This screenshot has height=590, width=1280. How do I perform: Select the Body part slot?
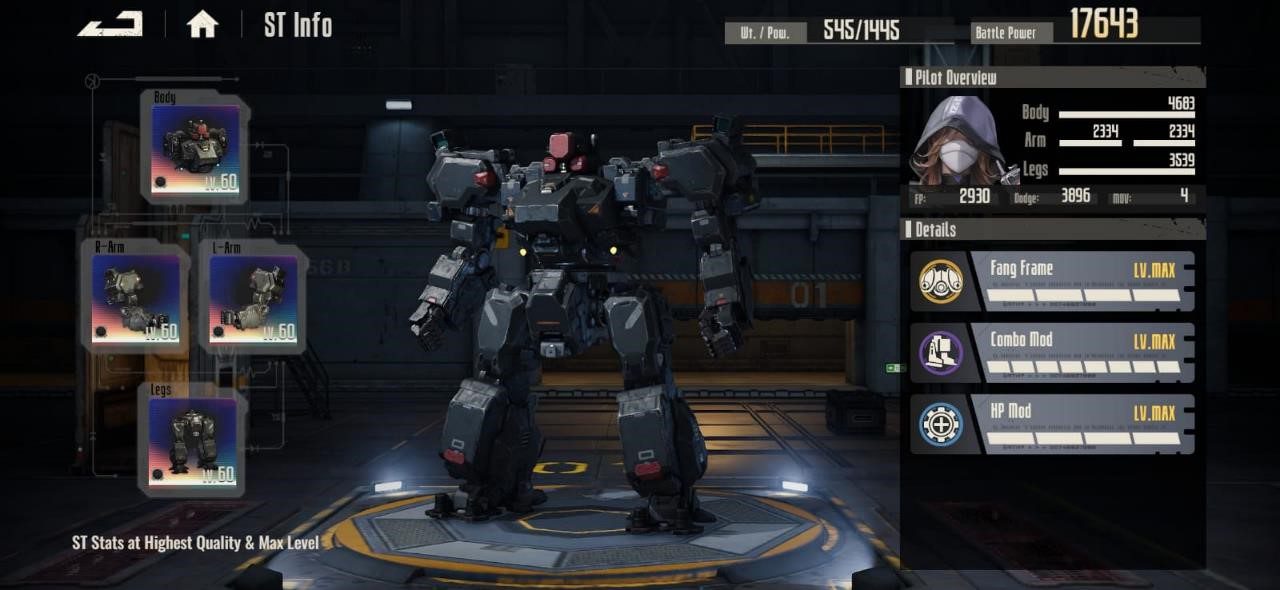(x=196, y=150)
